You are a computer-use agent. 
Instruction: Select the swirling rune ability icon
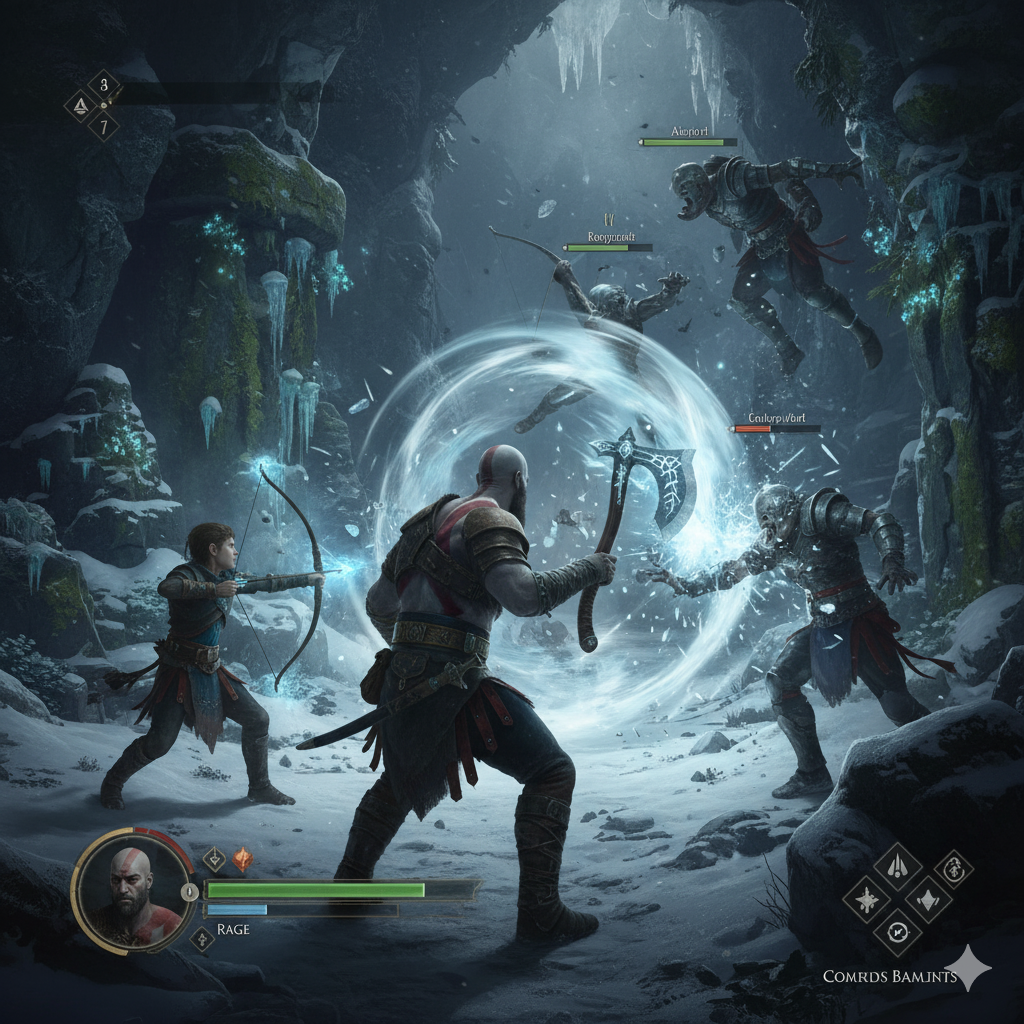coord(954,867)
